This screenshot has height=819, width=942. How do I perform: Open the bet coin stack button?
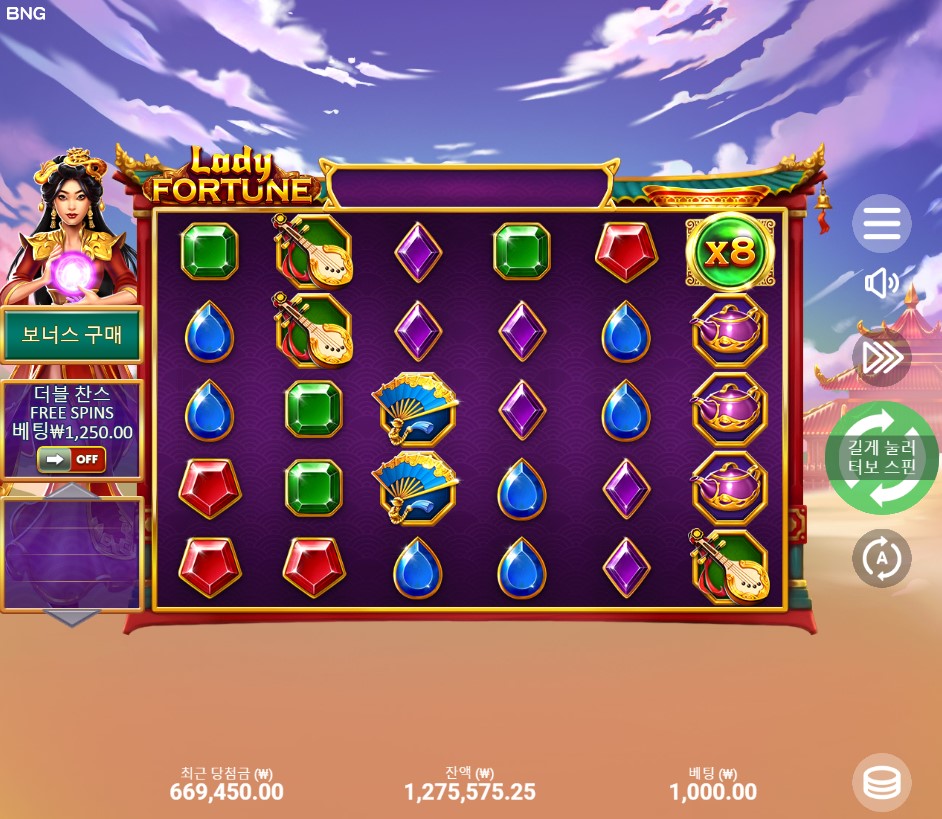click(881, 782)
